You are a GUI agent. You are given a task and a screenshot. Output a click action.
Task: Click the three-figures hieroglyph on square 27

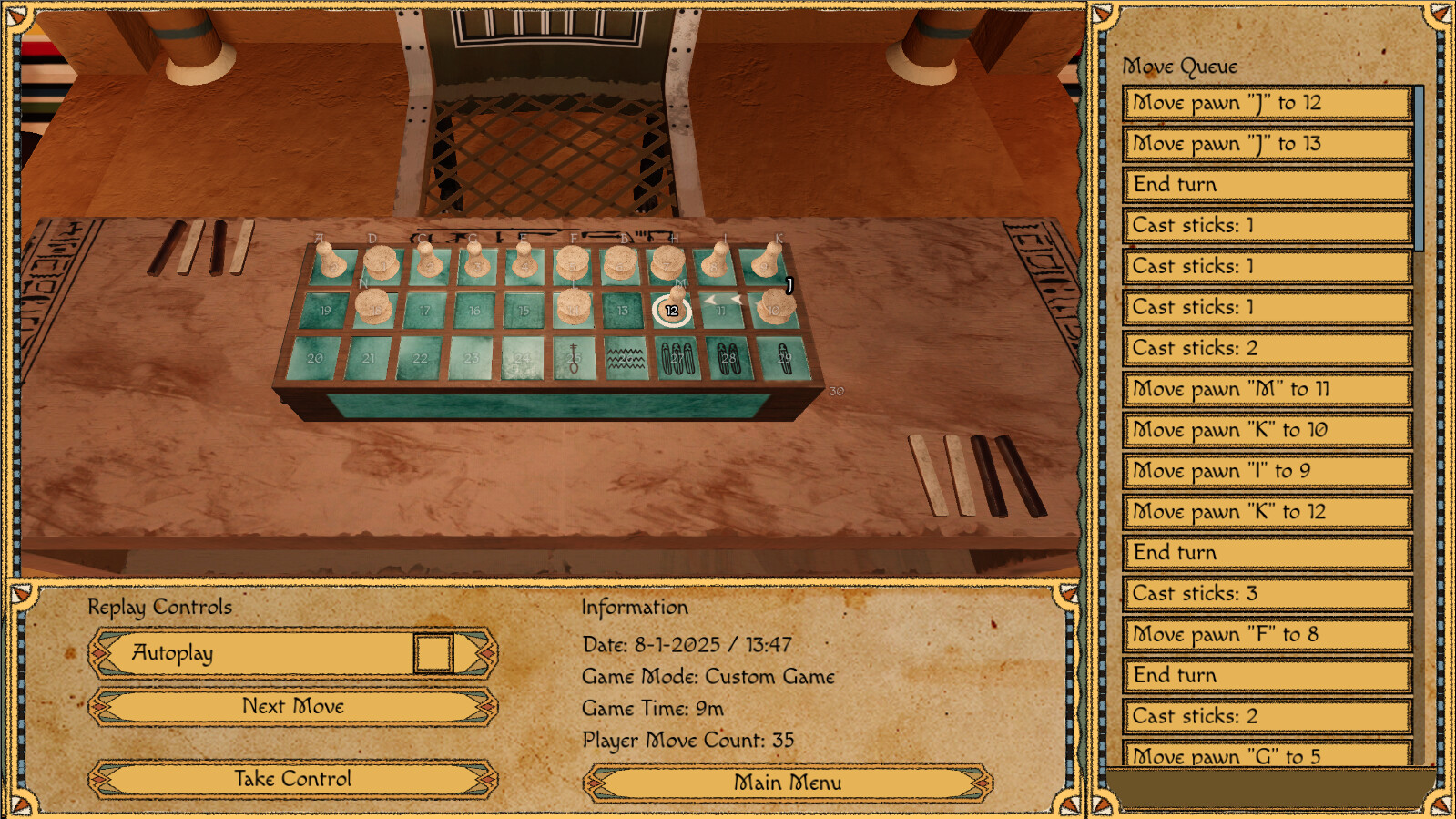pos(677,359)
